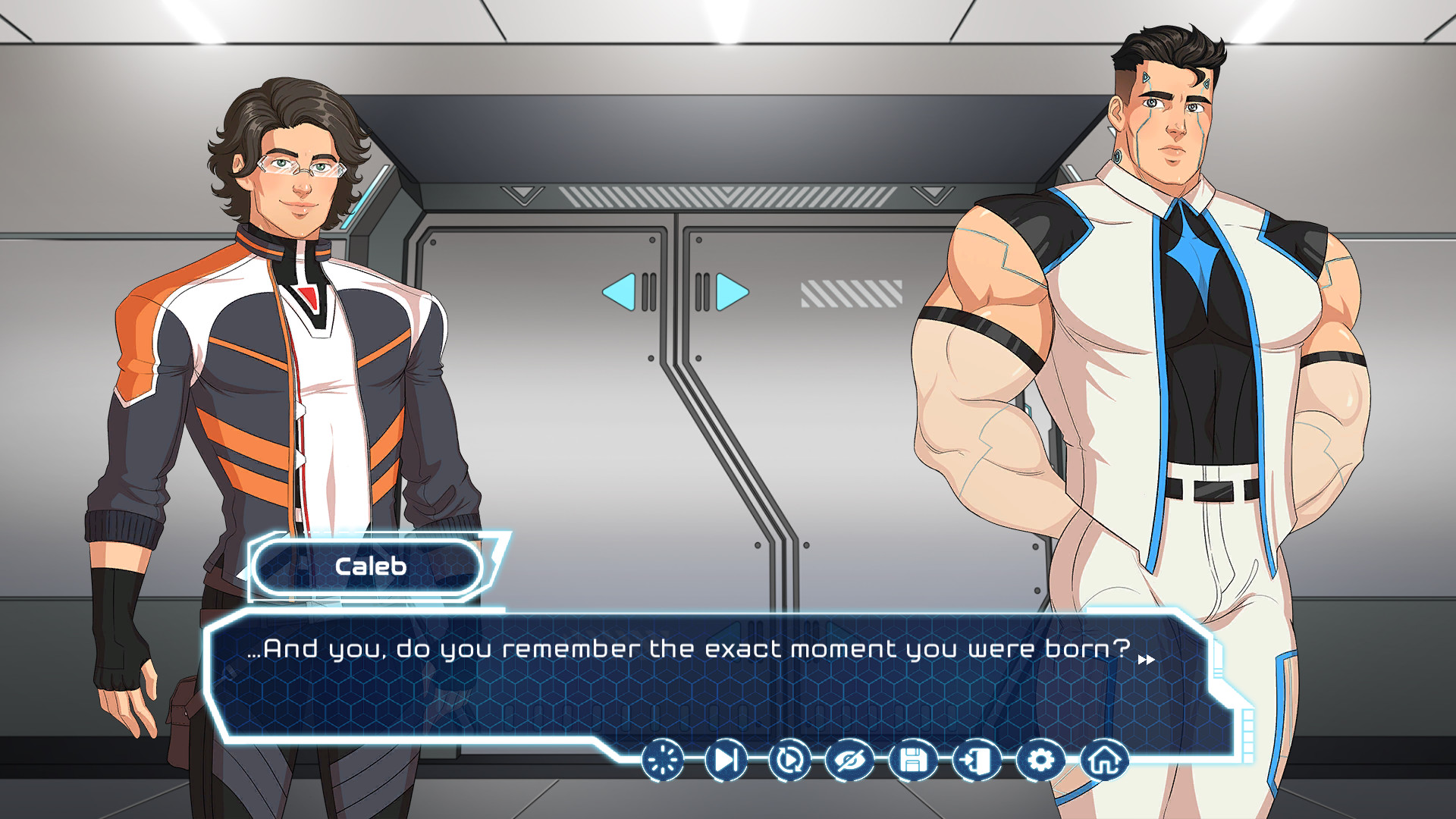Open the quit-to-load screen
Screen dimensions: 1456x819
977,761
